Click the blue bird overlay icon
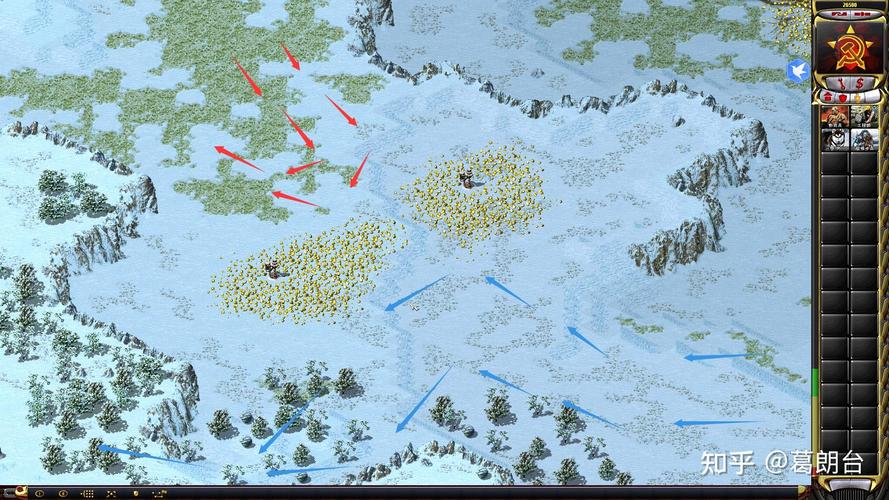889x500 pixels. tap(798, 70)
